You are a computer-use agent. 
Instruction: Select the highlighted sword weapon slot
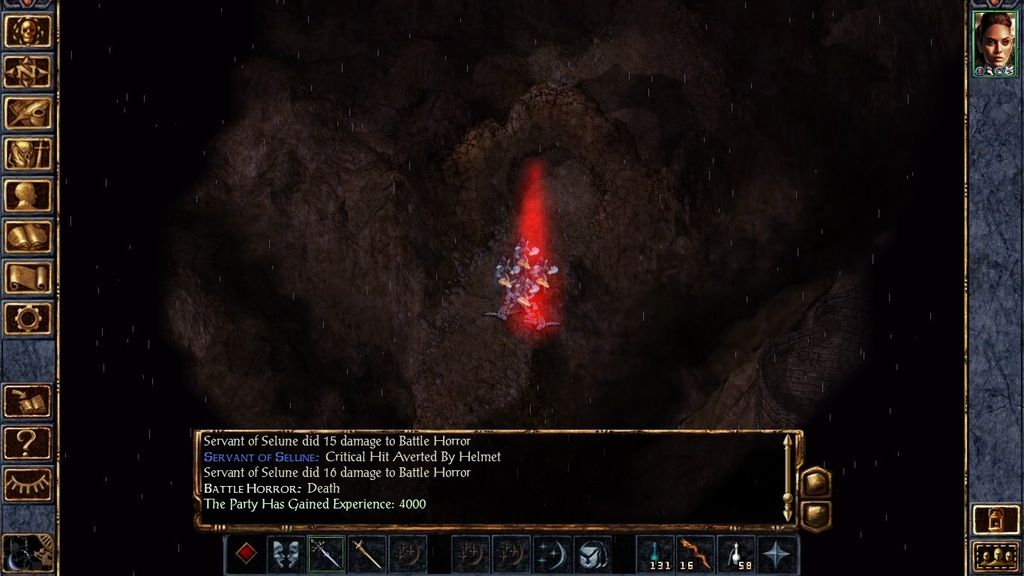(x=326, y=554)
